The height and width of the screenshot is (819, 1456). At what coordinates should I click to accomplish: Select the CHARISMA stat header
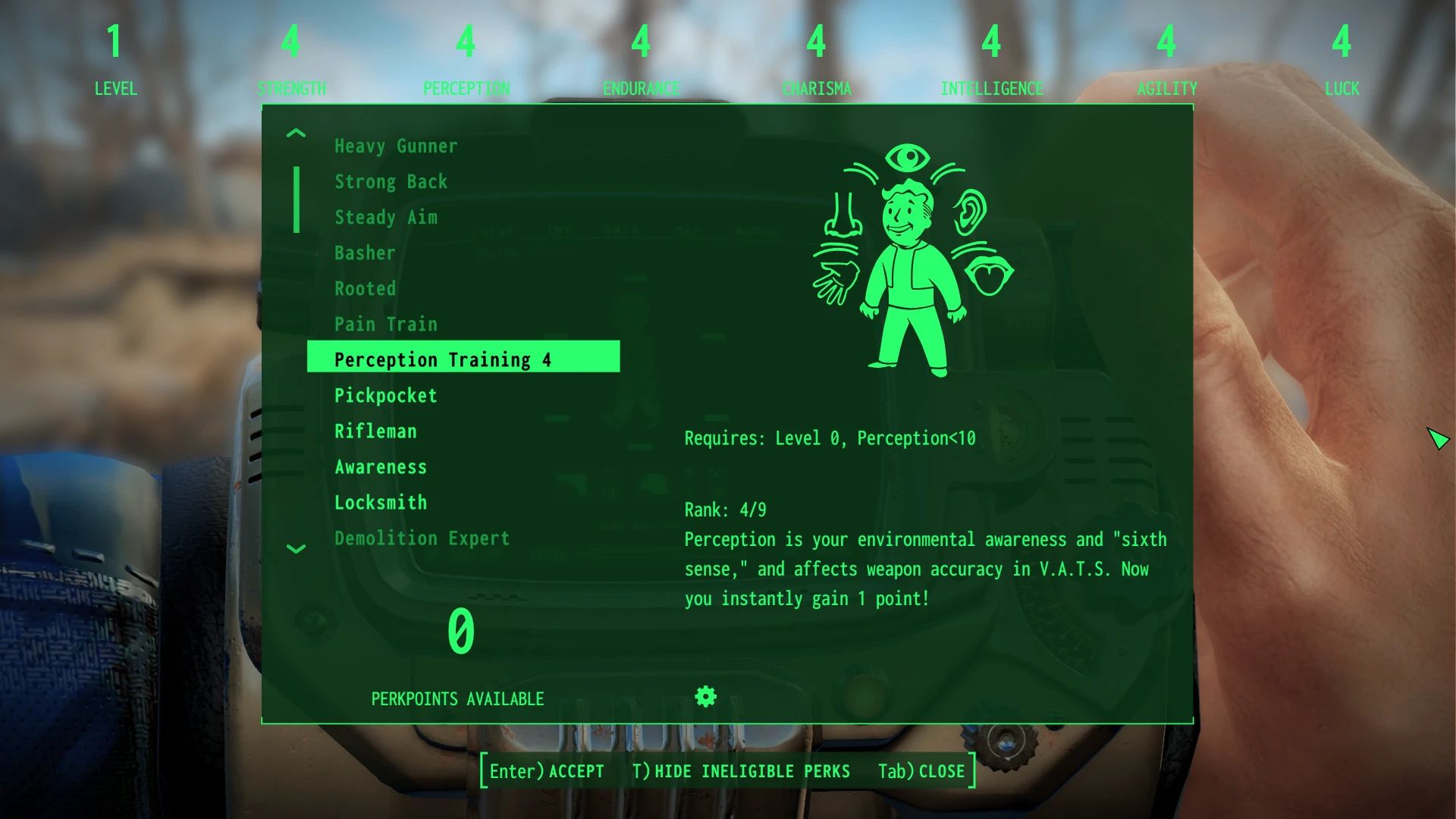pyautogui.click(x=815, y=88)
